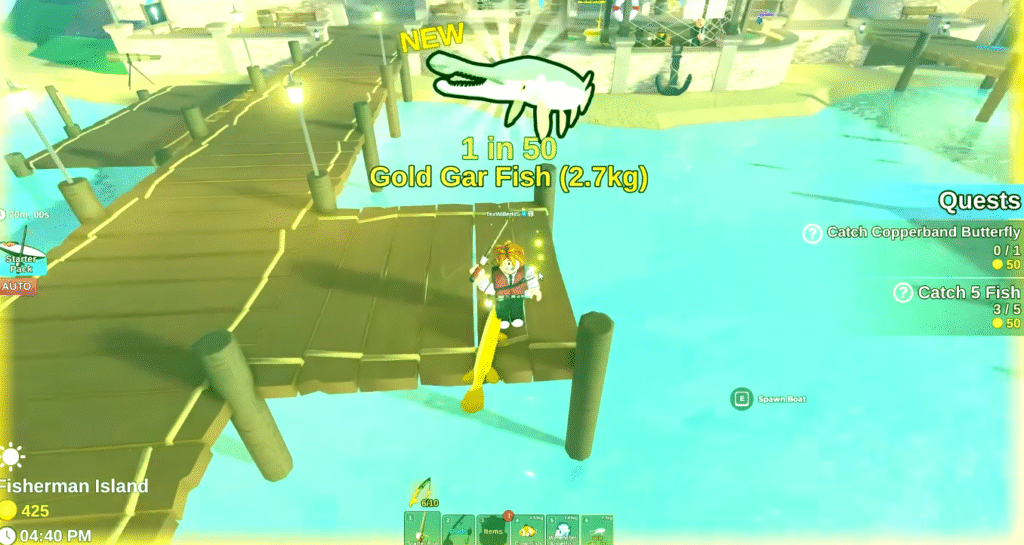Click the Quests panel header
The height and width of the screenshot is (545, 1024).
pyautogui.click(x=979, y=201)
